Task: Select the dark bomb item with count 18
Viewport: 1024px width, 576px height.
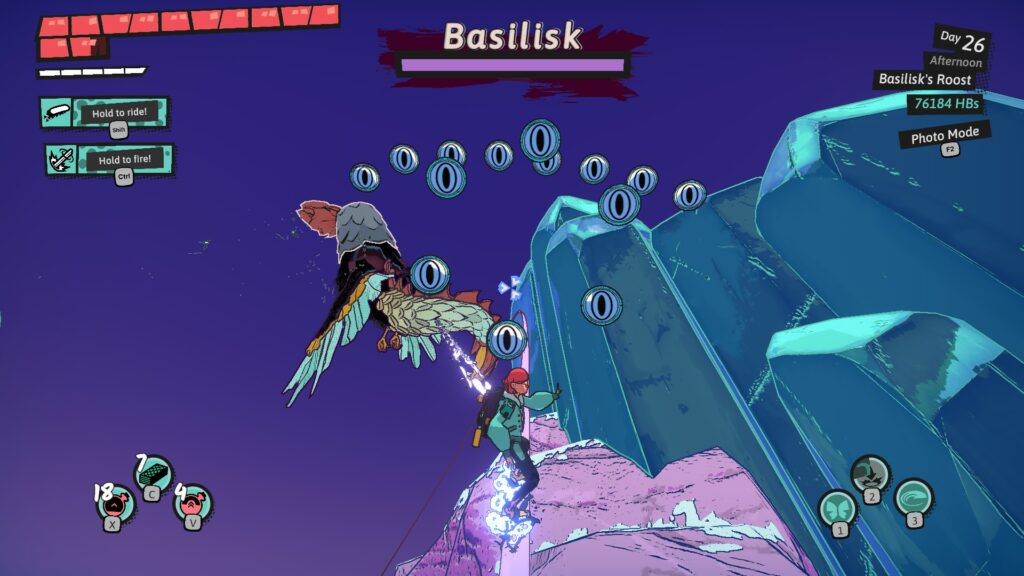Action: click(115, 502)
